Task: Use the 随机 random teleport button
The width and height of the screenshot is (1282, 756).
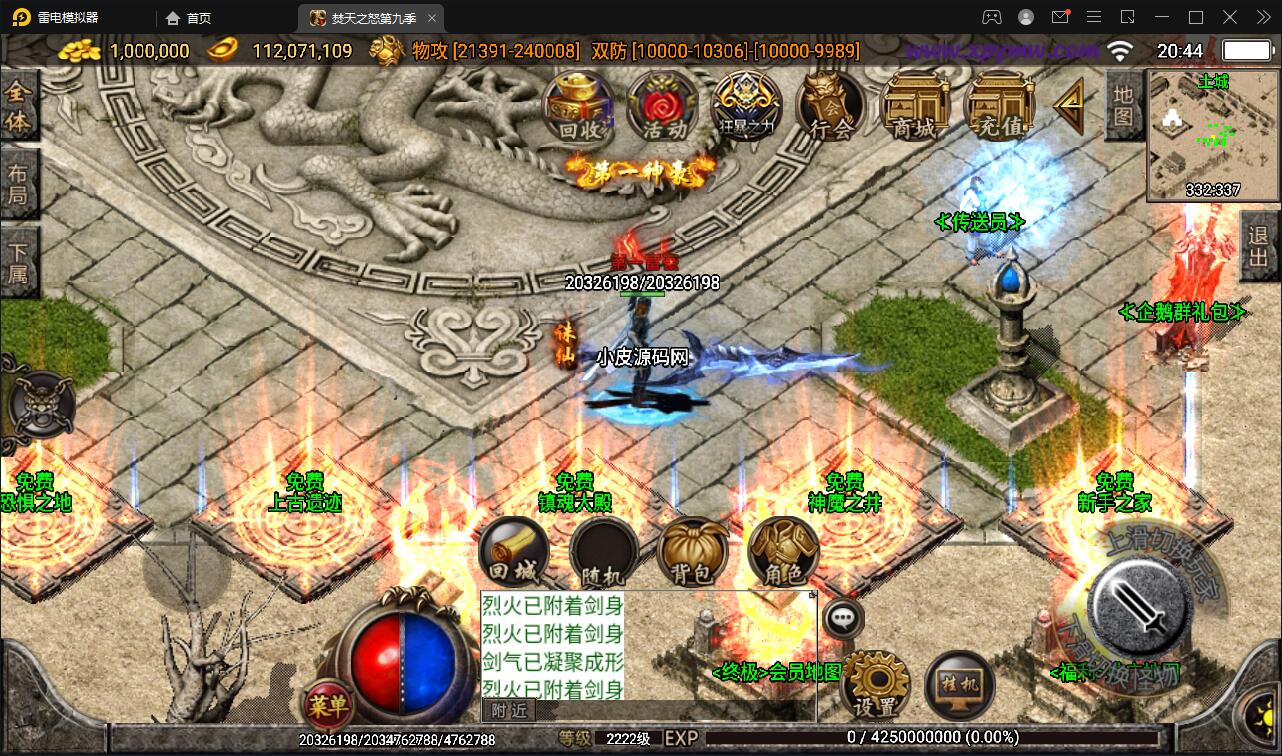Action: (604, 552)
